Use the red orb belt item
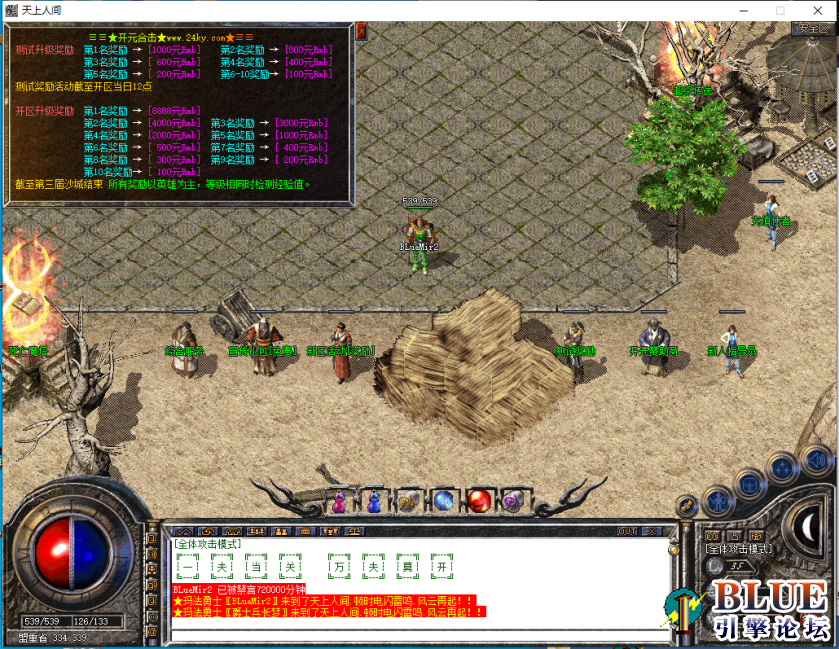Viewport: 839px width, 649px height. 479,499
